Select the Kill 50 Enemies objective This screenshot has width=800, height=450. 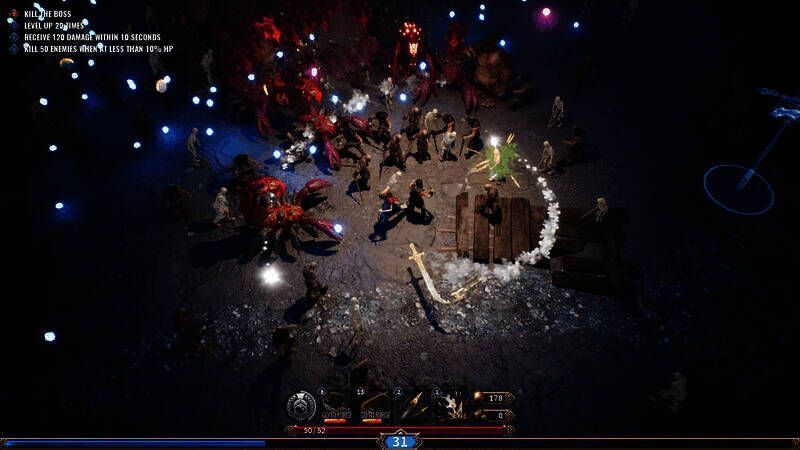click(98, 48)
